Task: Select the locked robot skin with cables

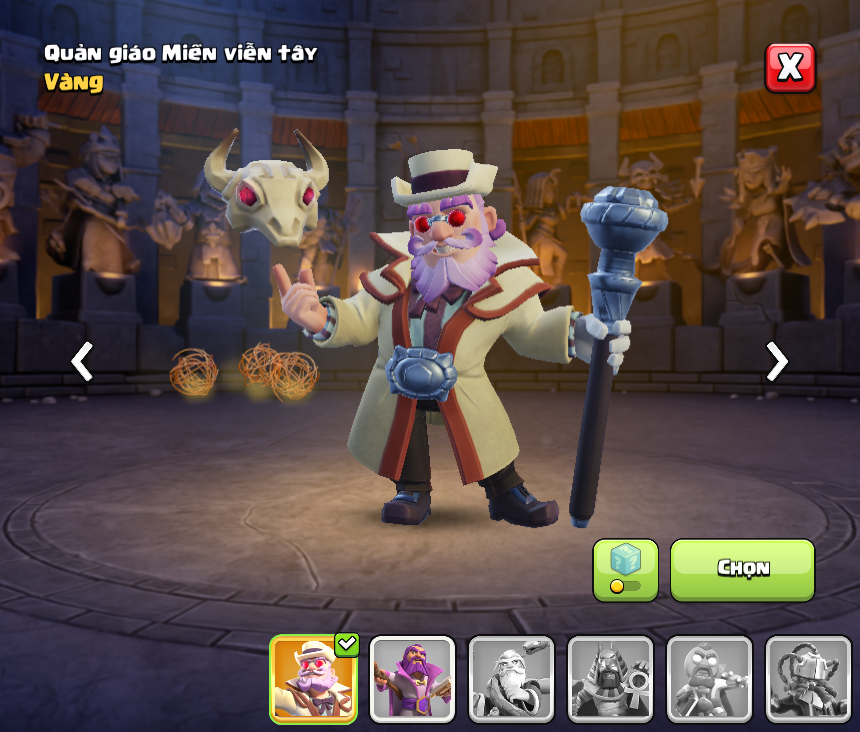Action: (807, 679)
